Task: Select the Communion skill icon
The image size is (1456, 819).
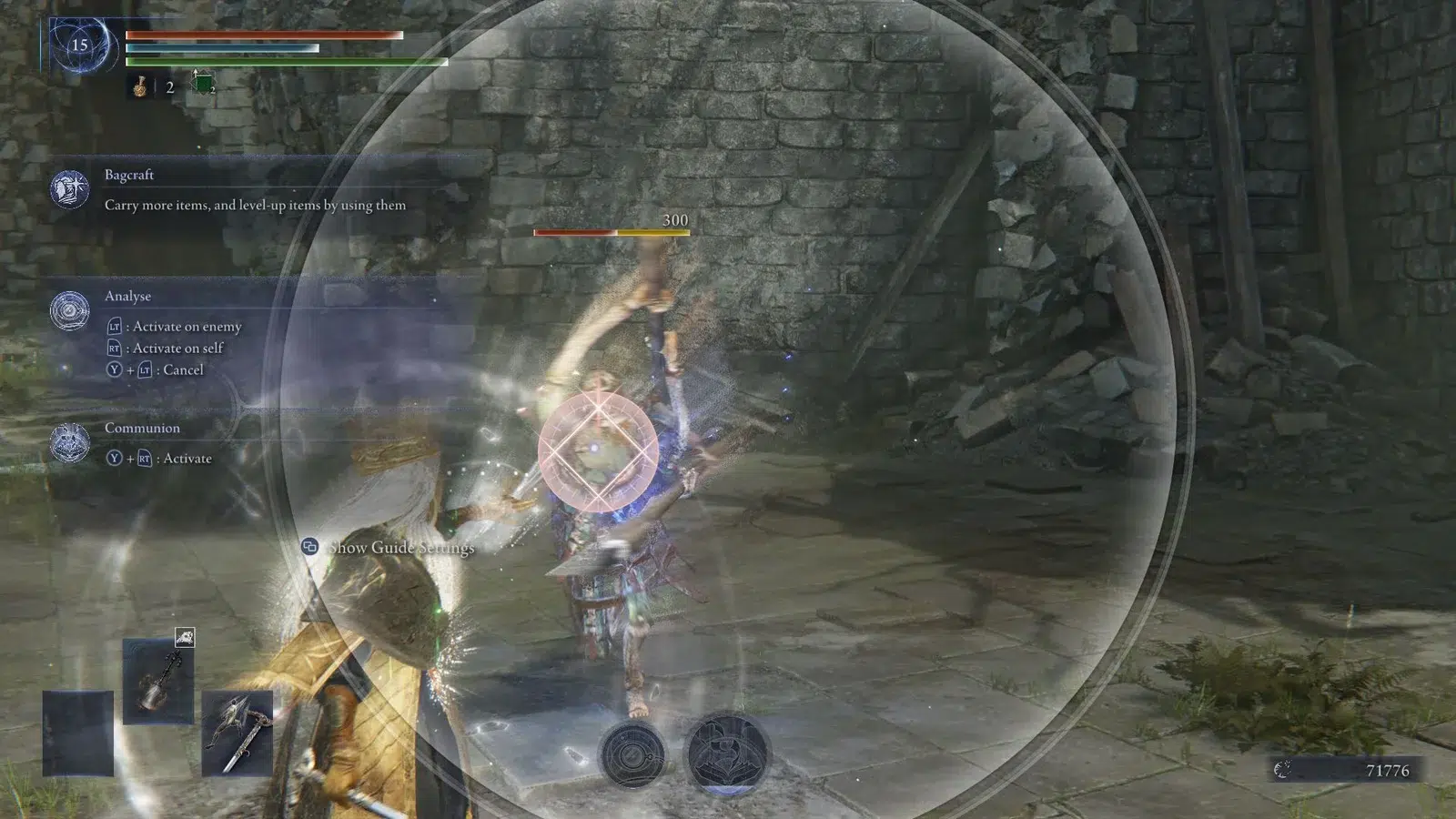Action: pyautogui.click(x=70, y=443)
